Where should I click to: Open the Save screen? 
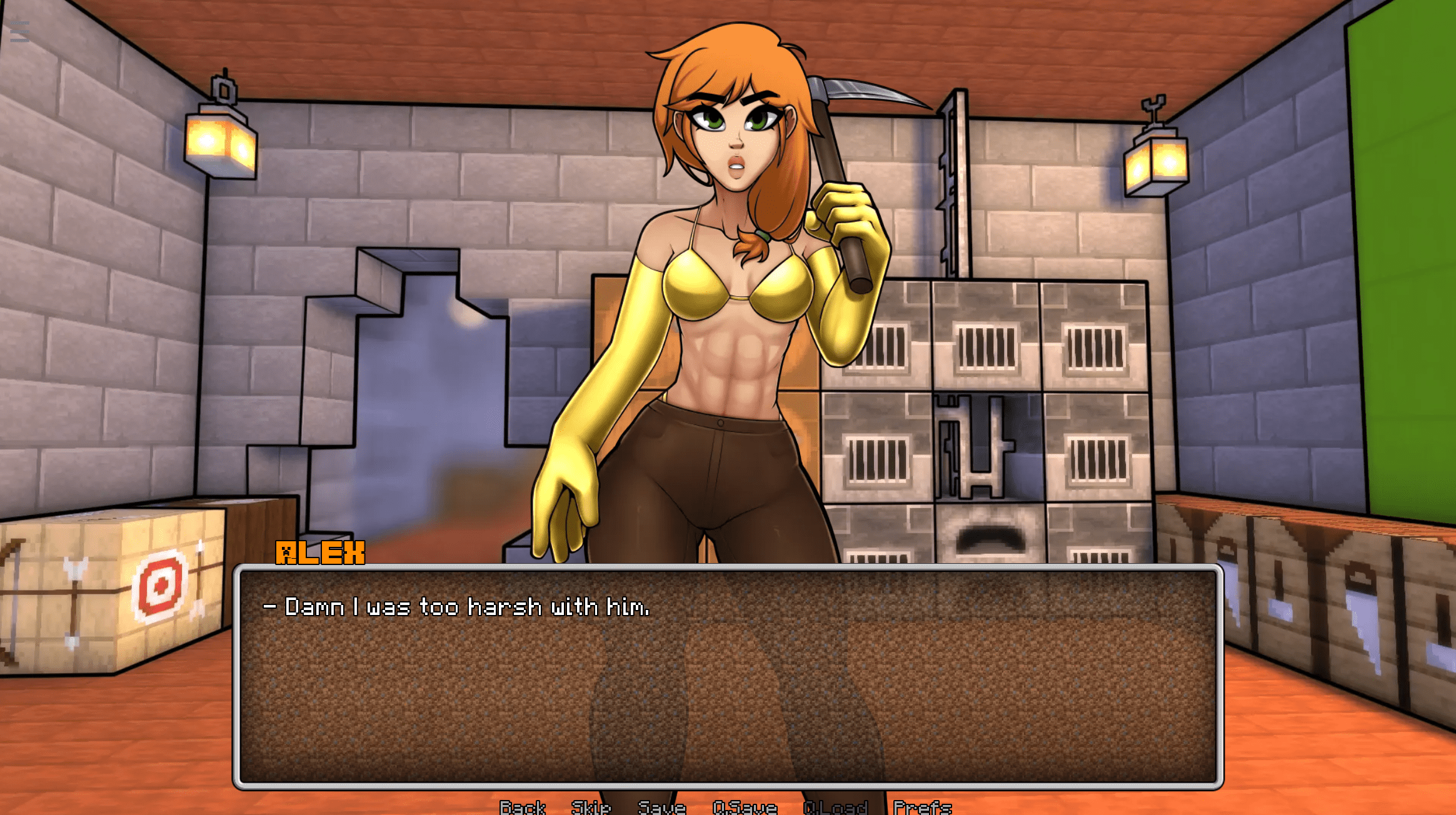click(x=661, y=807)
